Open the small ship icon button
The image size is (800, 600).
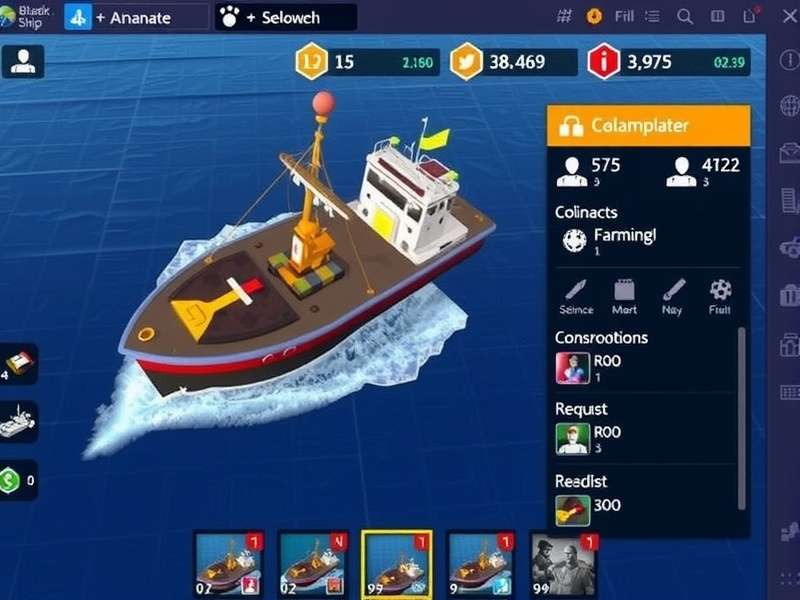(20, 421)
